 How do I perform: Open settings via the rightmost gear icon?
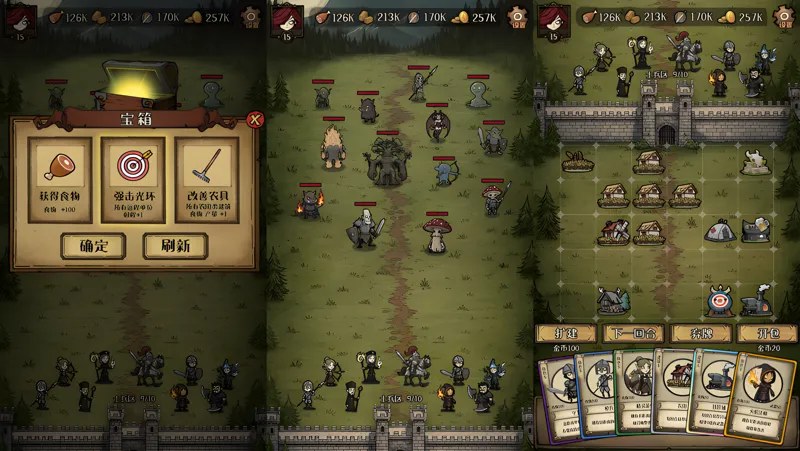[783, 17]
